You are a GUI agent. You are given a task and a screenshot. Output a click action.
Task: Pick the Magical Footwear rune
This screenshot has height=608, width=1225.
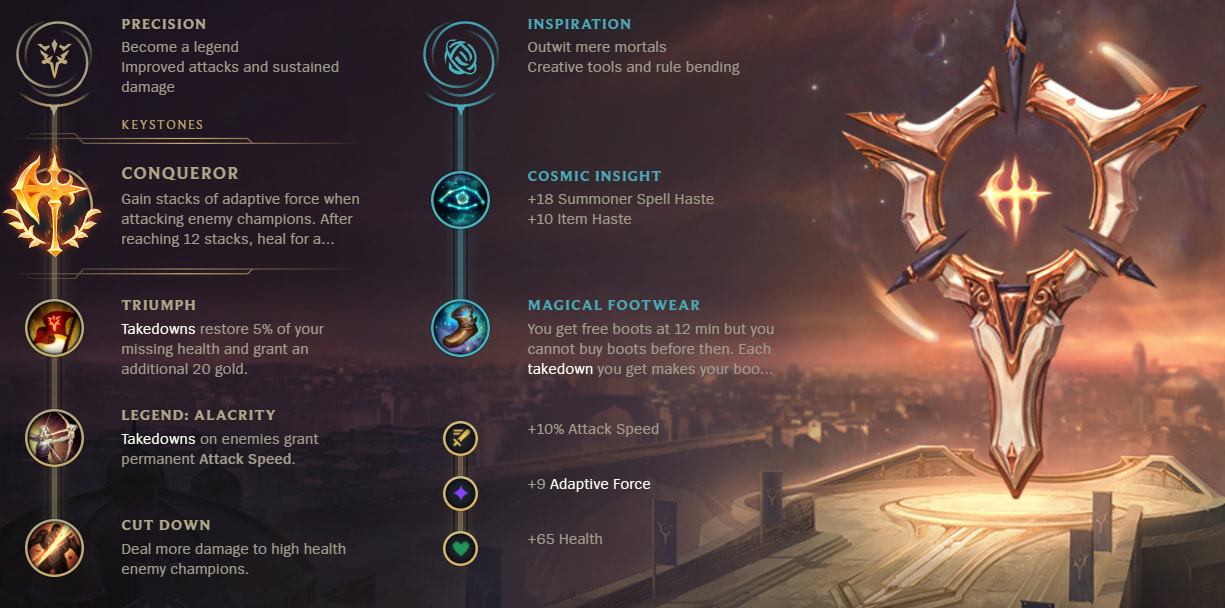point(461,328)
